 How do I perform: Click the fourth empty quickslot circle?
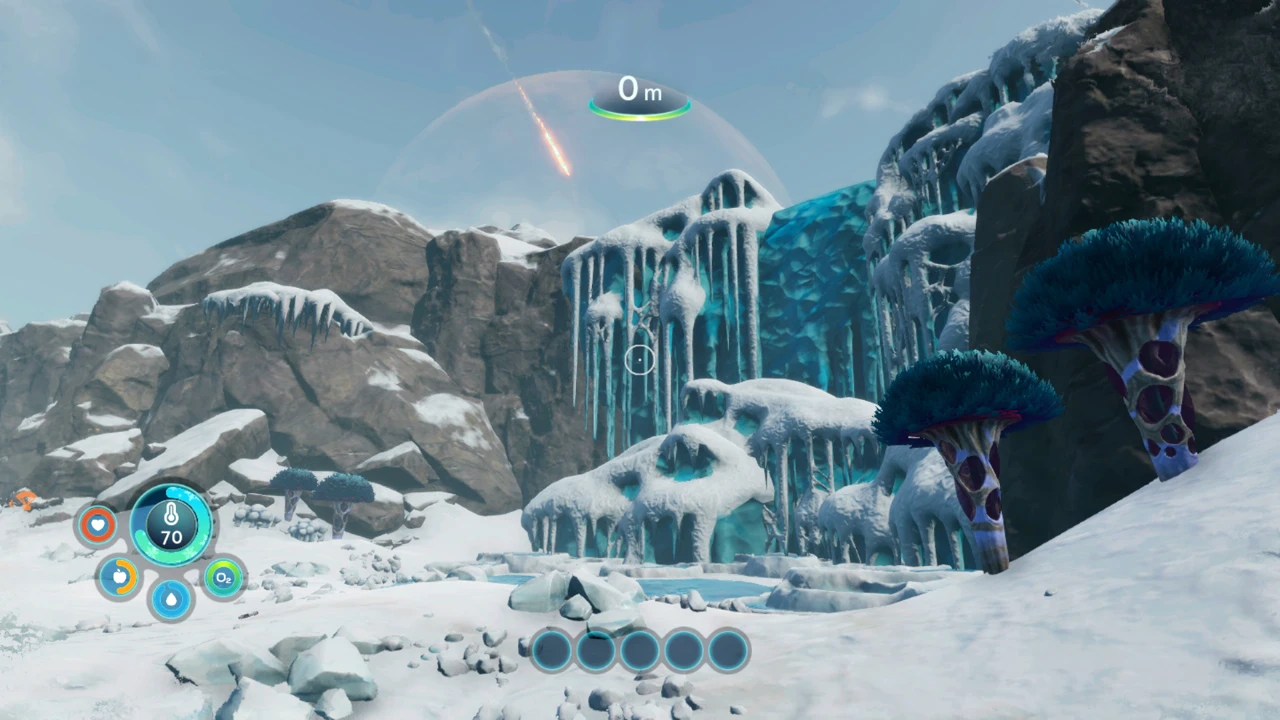pos(683,650)
